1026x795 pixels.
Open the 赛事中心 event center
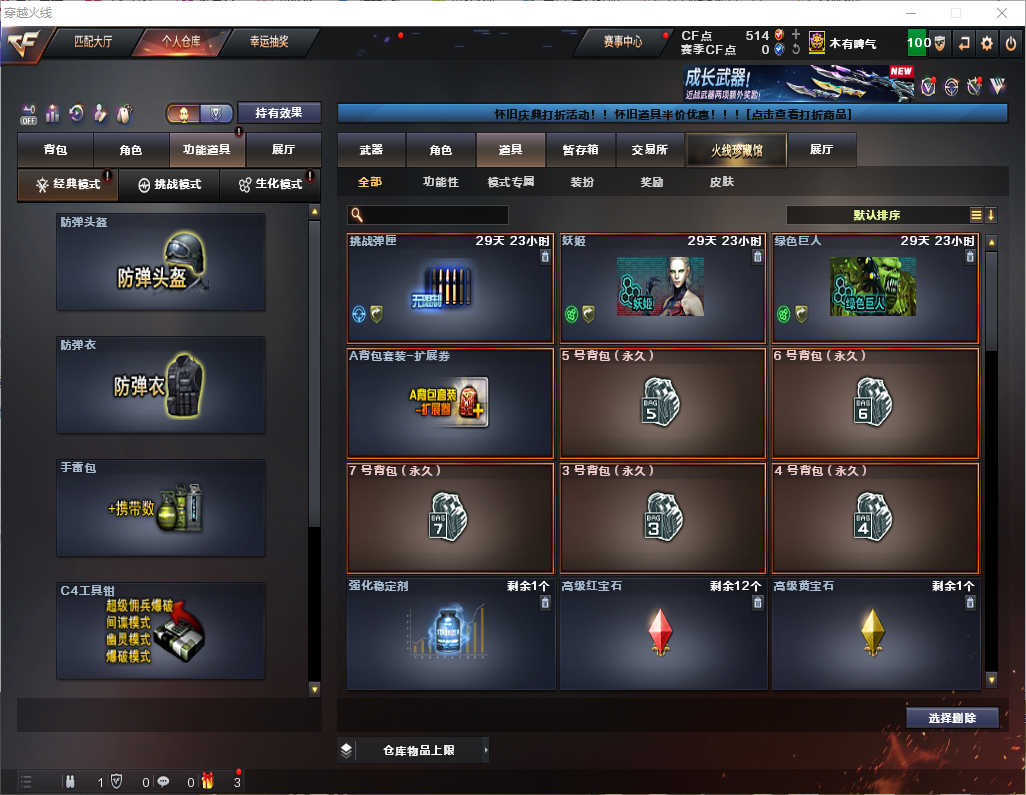(x=622, y=42)
